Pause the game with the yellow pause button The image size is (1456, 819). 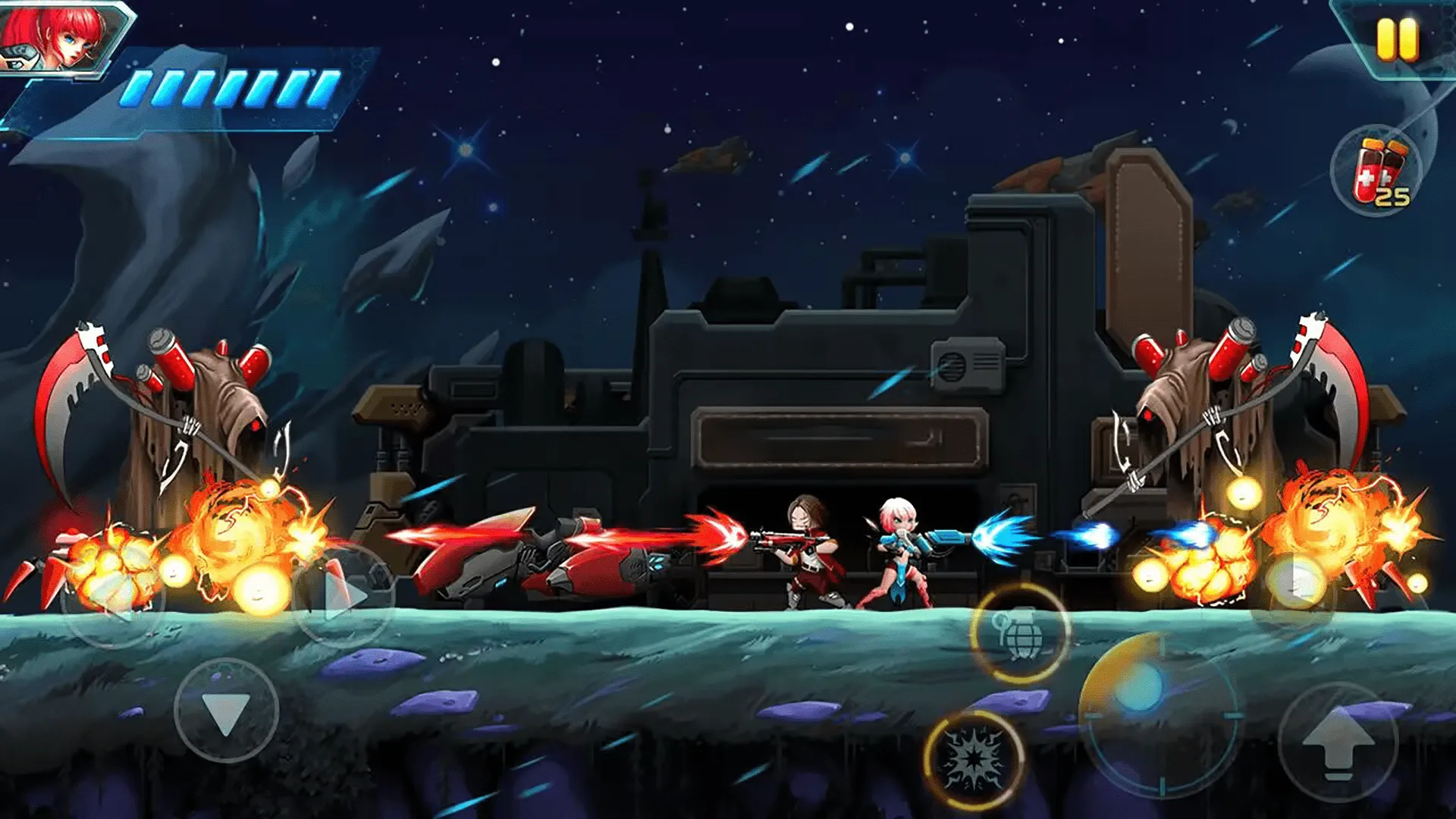tap(1397, 39)
